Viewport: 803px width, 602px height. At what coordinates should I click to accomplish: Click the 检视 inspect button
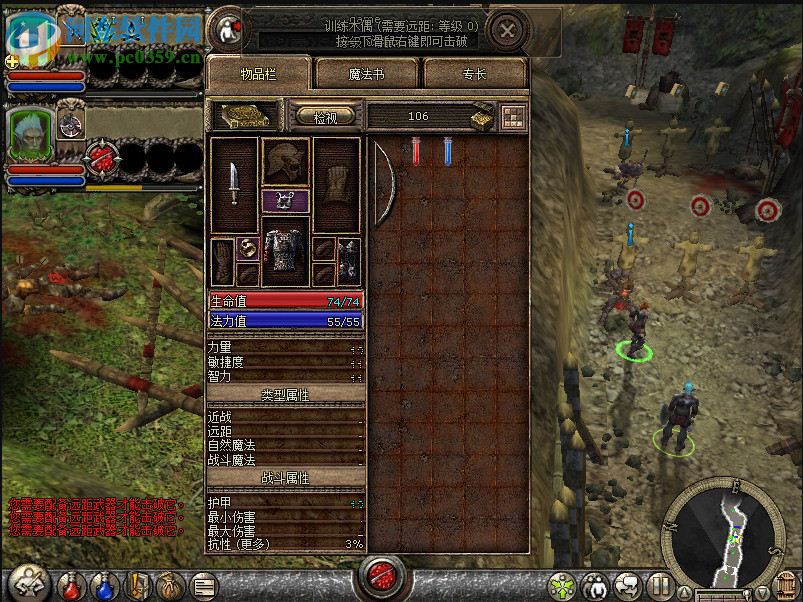point(326,117)
